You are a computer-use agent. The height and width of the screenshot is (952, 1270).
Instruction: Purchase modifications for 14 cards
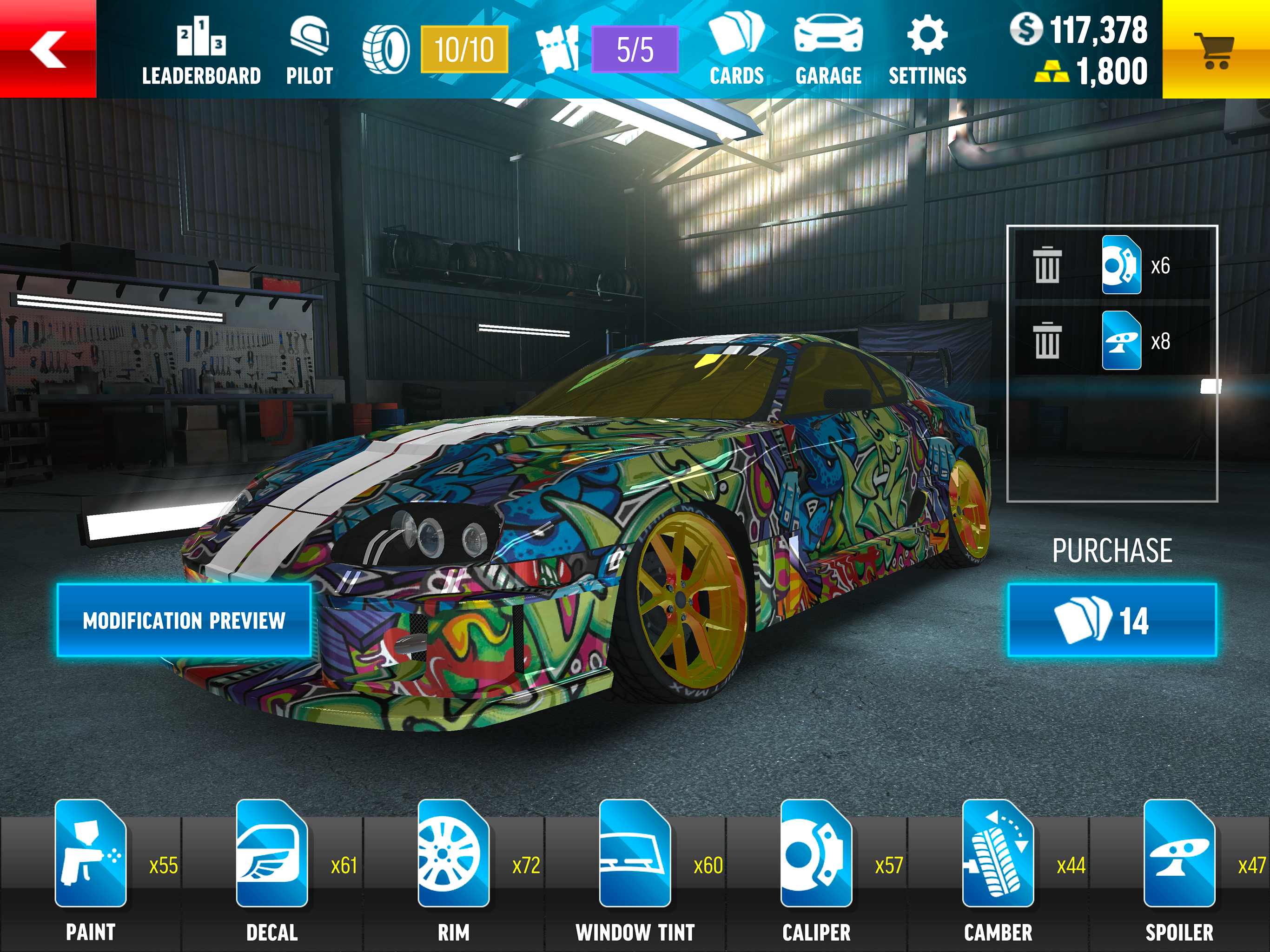(1111, 620)
